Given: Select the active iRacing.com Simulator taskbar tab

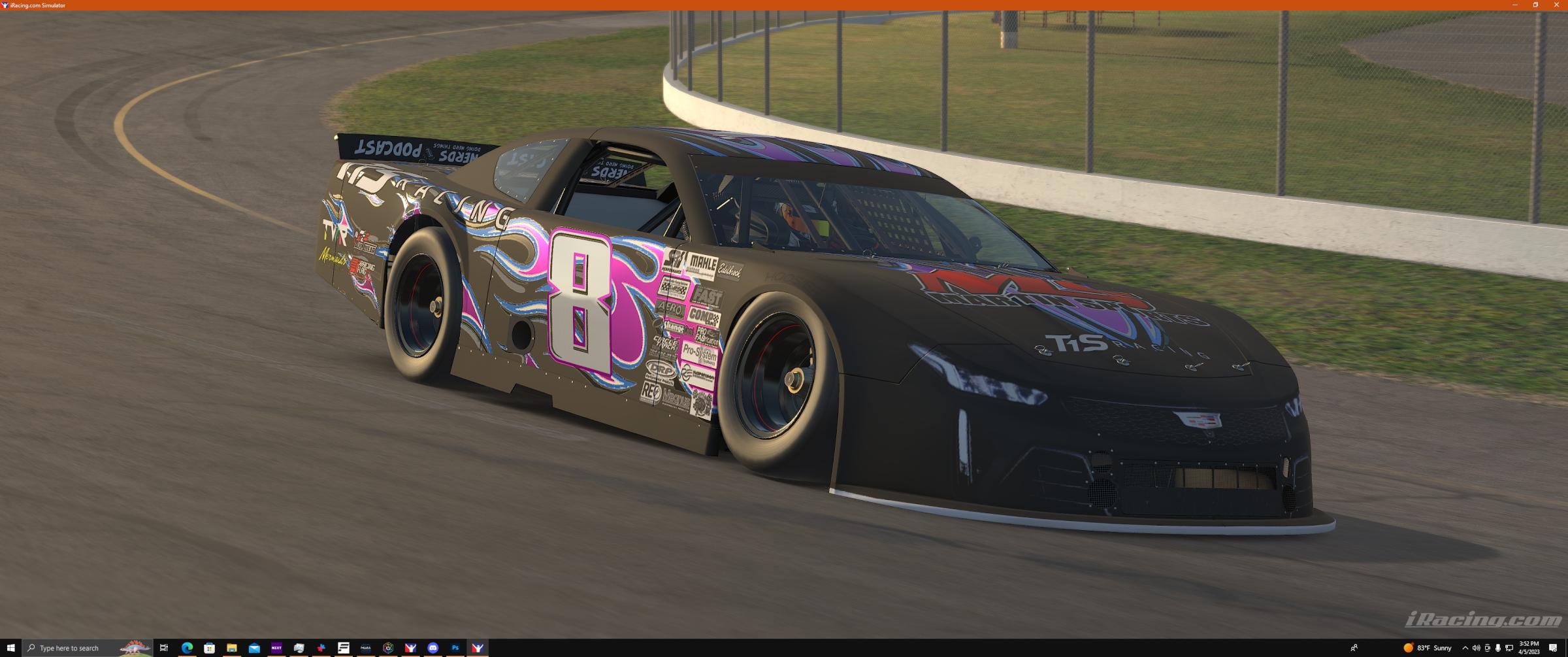Looking at the screenshot, I should click(x=478, y=648).
